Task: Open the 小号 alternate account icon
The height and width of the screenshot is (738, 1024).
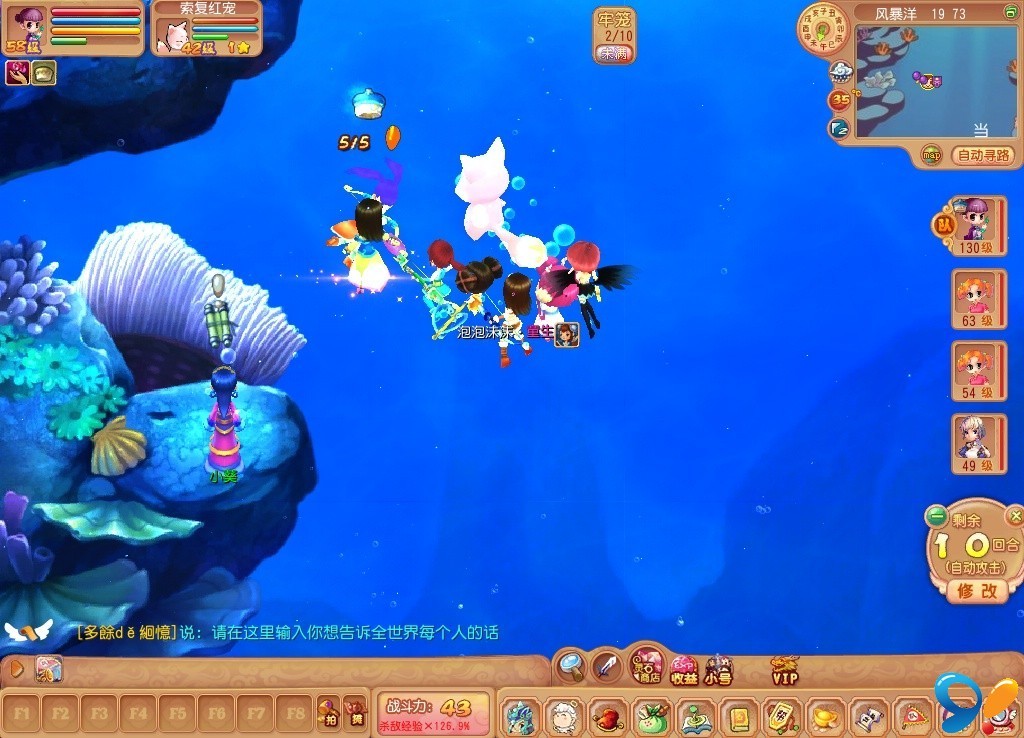Action: 718,669
